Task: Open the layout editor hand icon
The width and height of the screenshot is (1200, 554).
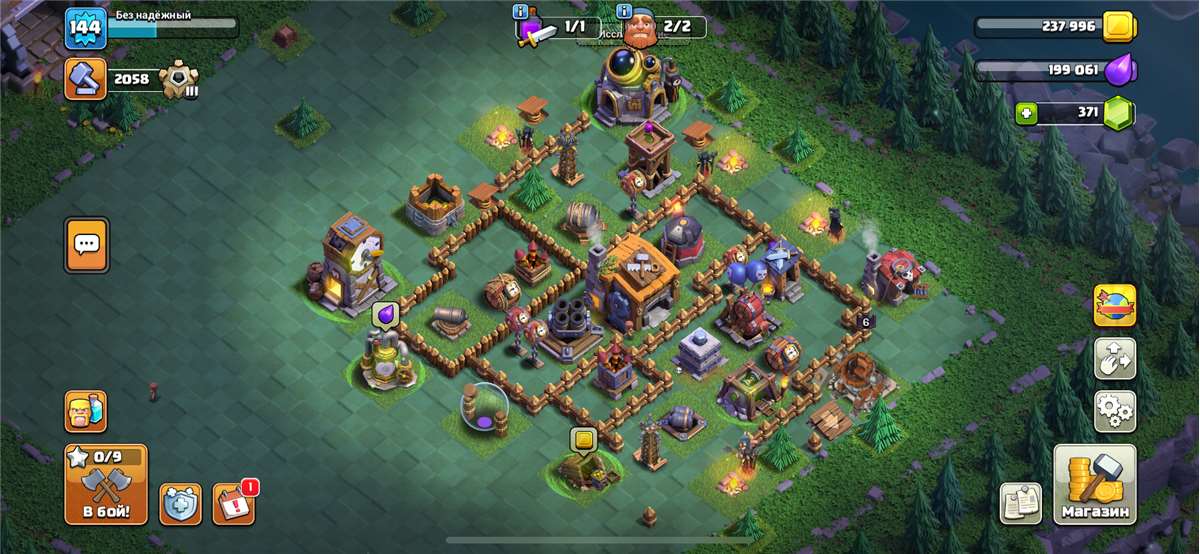Action: pyautogui.click(x=1114, y=358)
